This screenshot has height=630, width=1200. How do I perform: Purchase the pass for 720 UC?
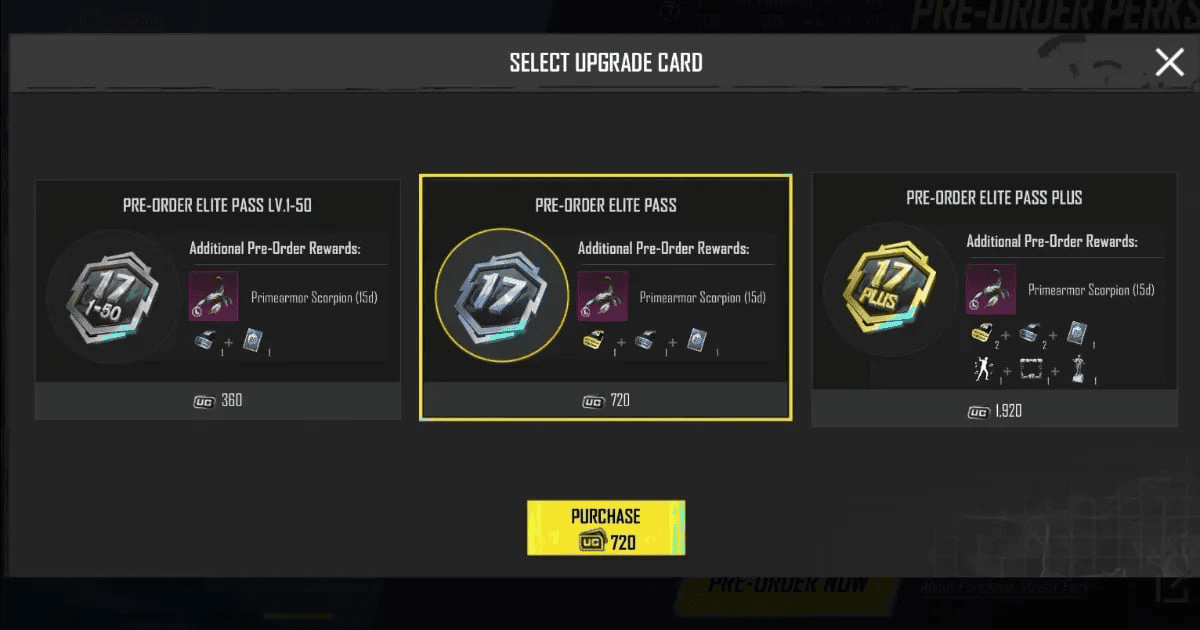[x=606, y=528]
